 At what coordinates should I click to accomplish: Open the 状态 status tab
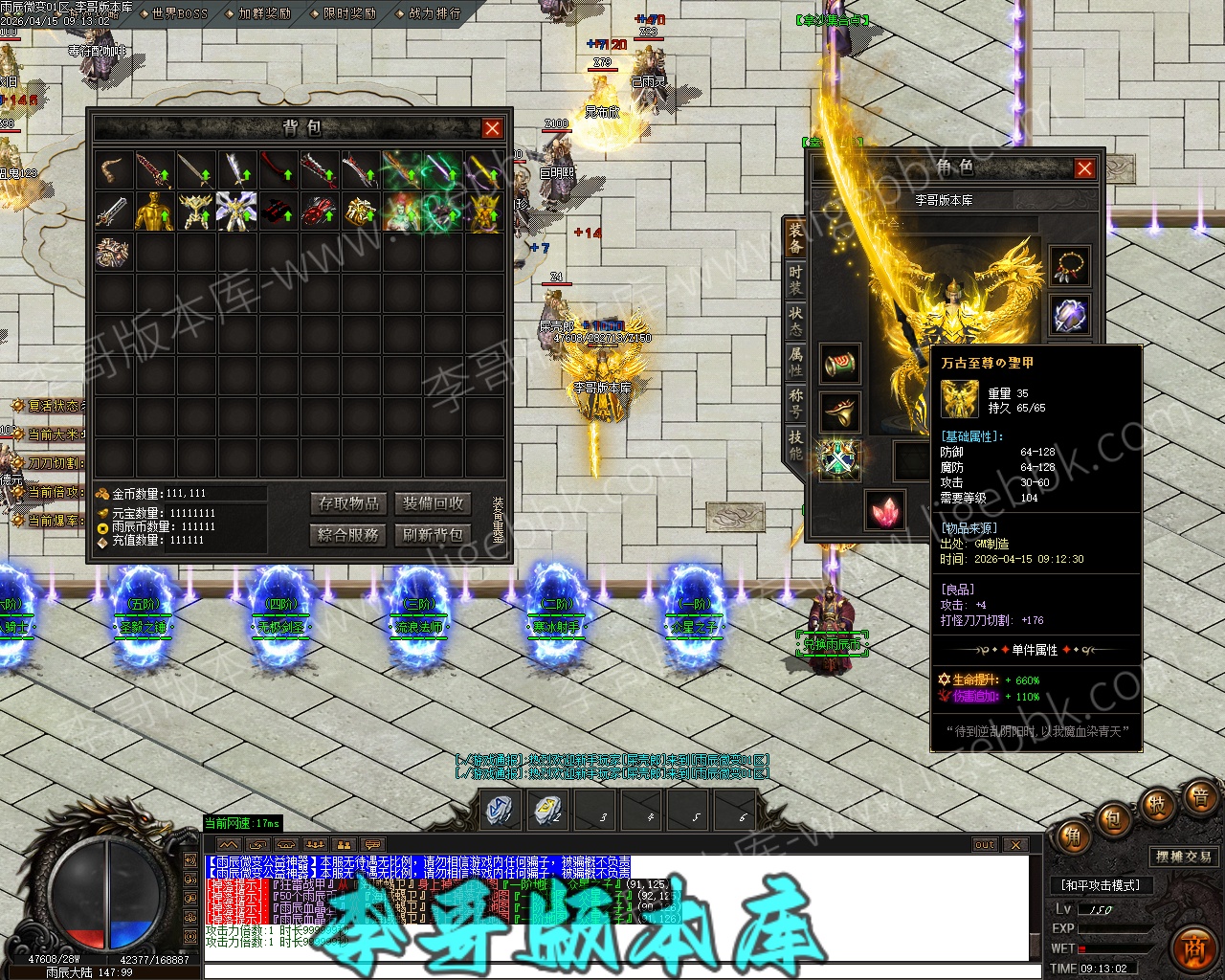pyautogui.click(x=795, y=321)
